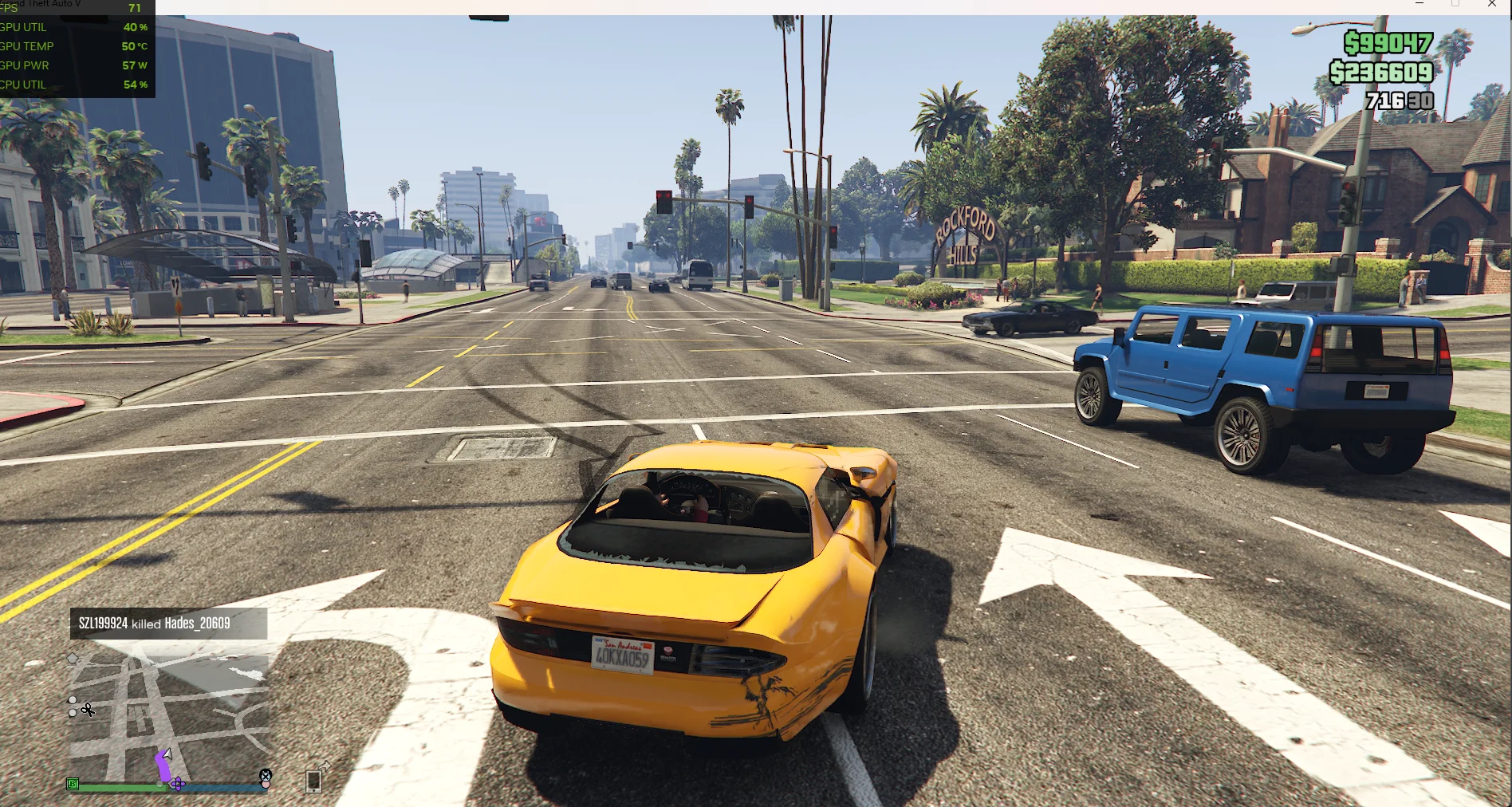This screenshot has width=1512, height=807.
Task: Click the white player arrow on minimap
Action: click(x=167, y=754)
